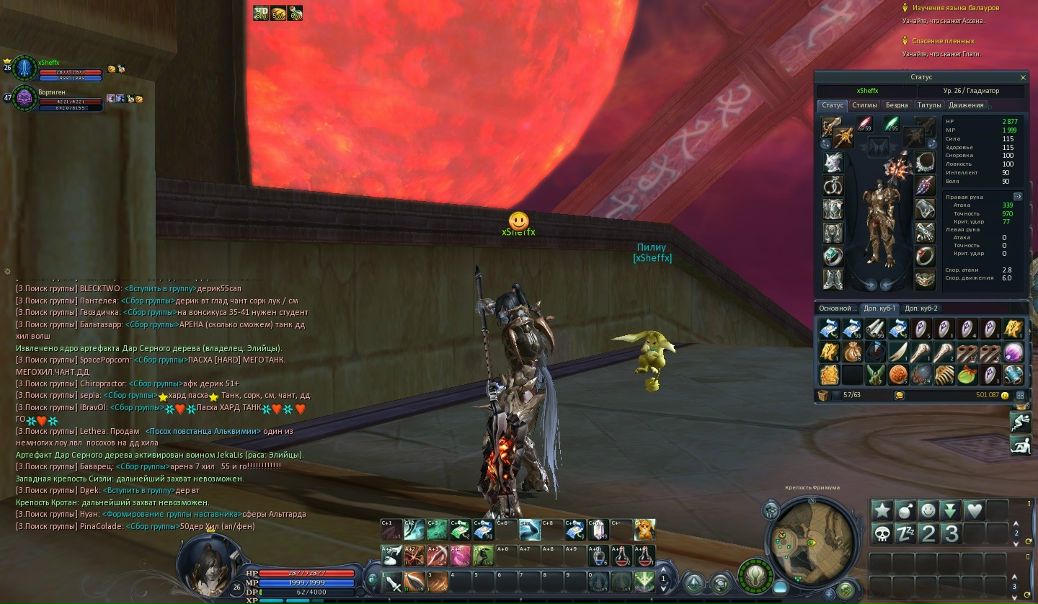Open the Основной inventory tab

[838, 308]
